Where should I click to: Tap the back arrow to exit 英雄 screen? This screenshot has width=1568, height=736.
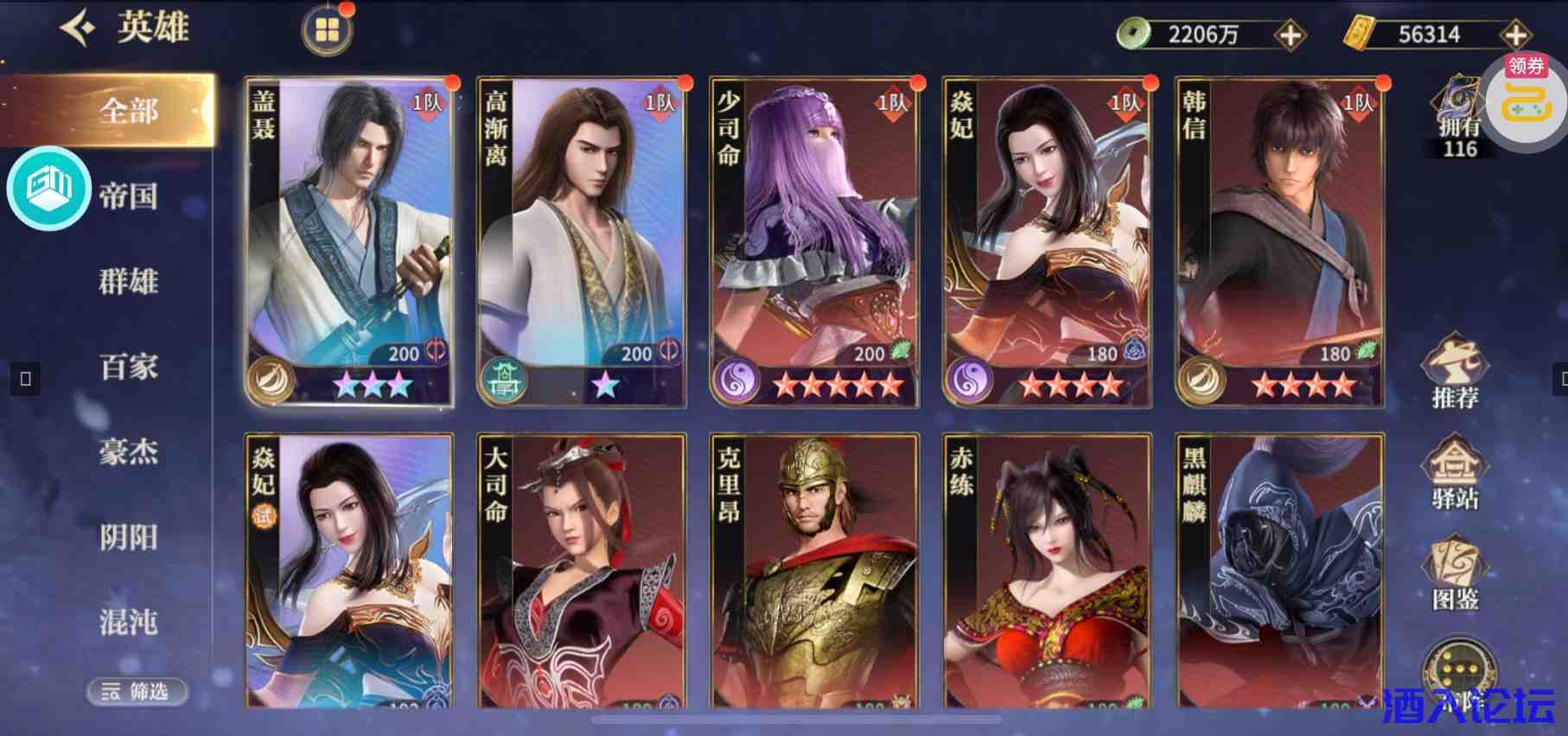77,25
